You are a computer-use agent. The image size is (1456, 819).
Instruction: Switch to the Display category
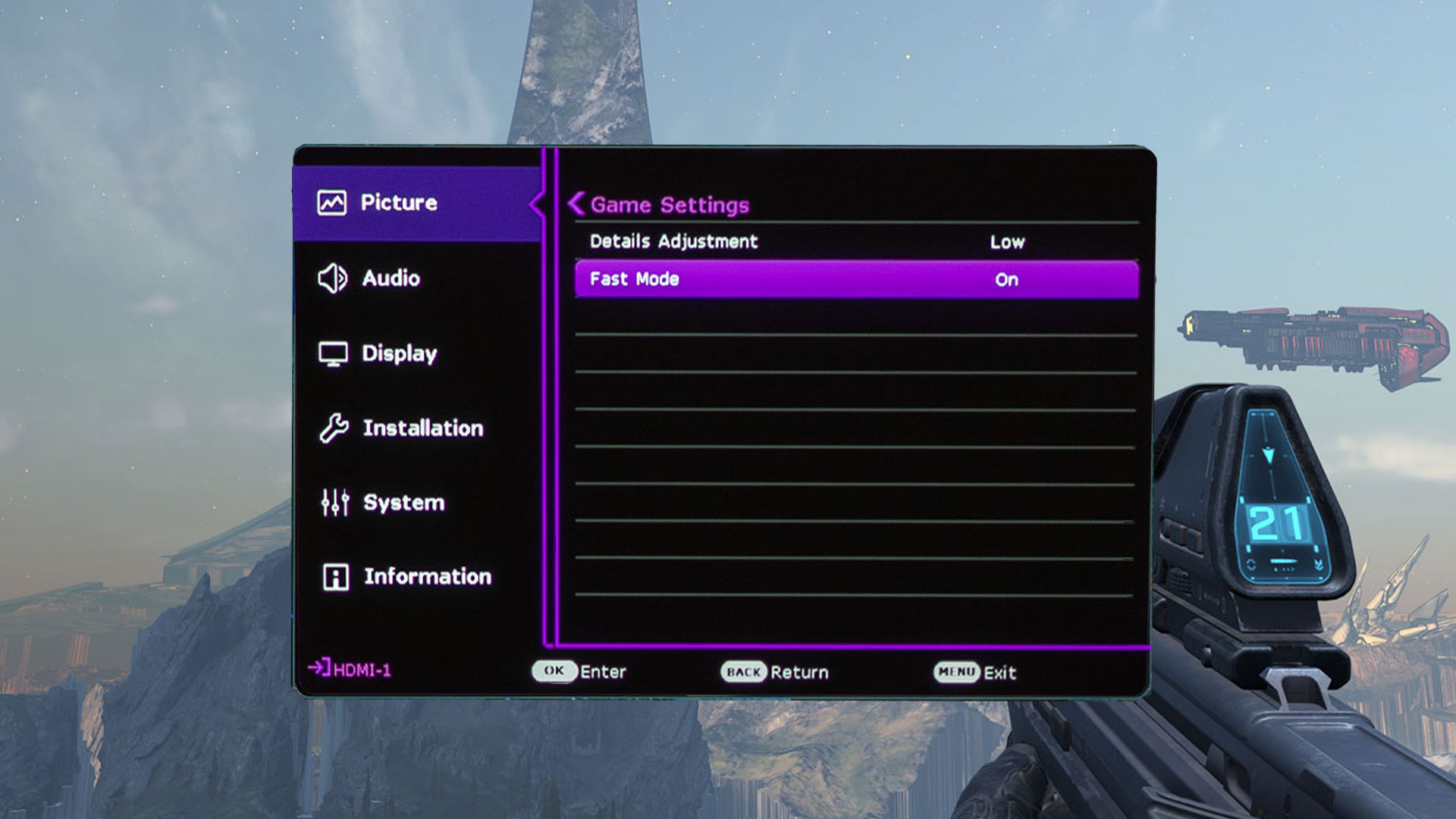[x=399, y=353]
